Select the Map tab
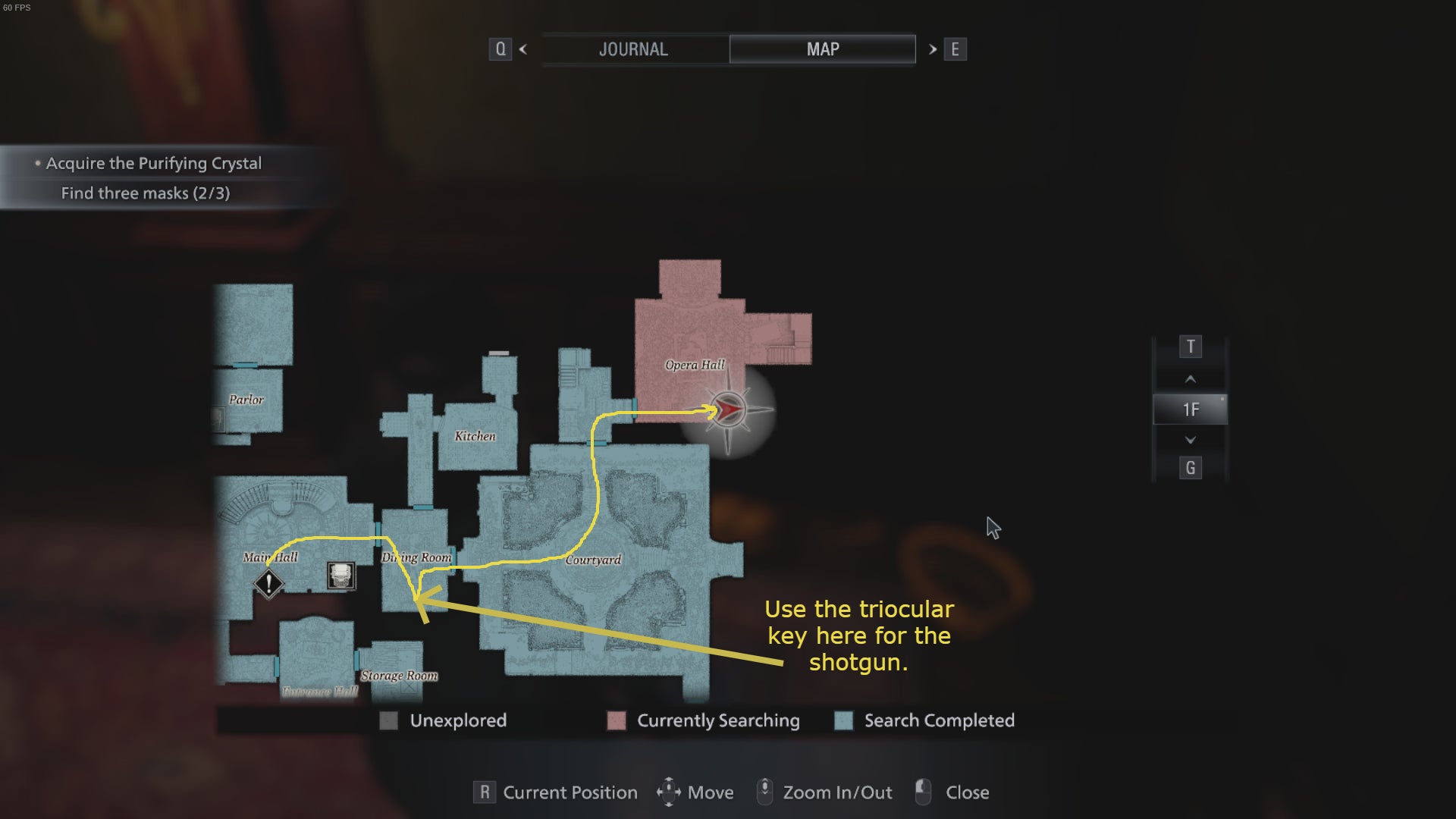The height and width of the screenshot is (819, 1456). tap(822, 49)
